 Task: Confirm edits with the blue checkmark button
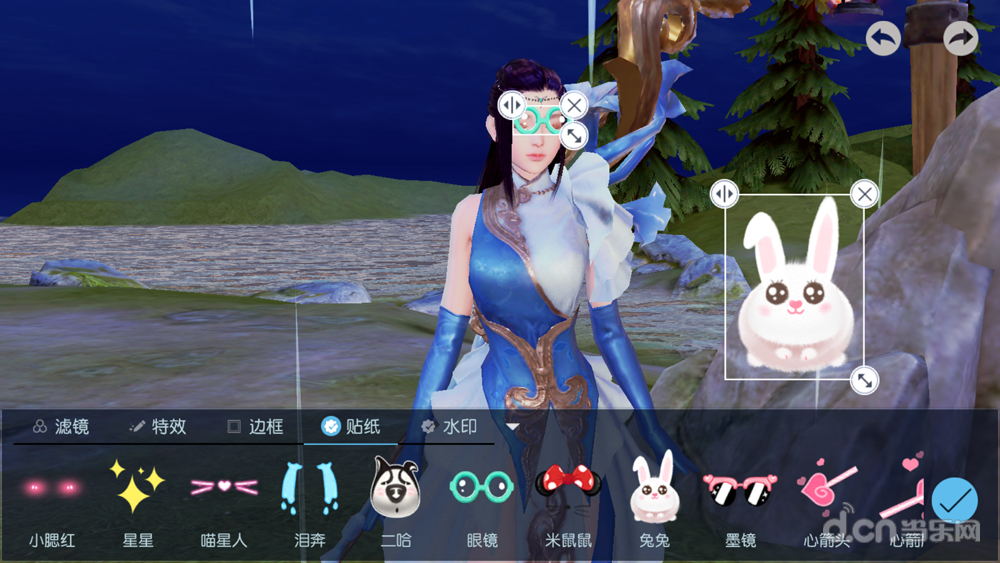click(955, 500)
